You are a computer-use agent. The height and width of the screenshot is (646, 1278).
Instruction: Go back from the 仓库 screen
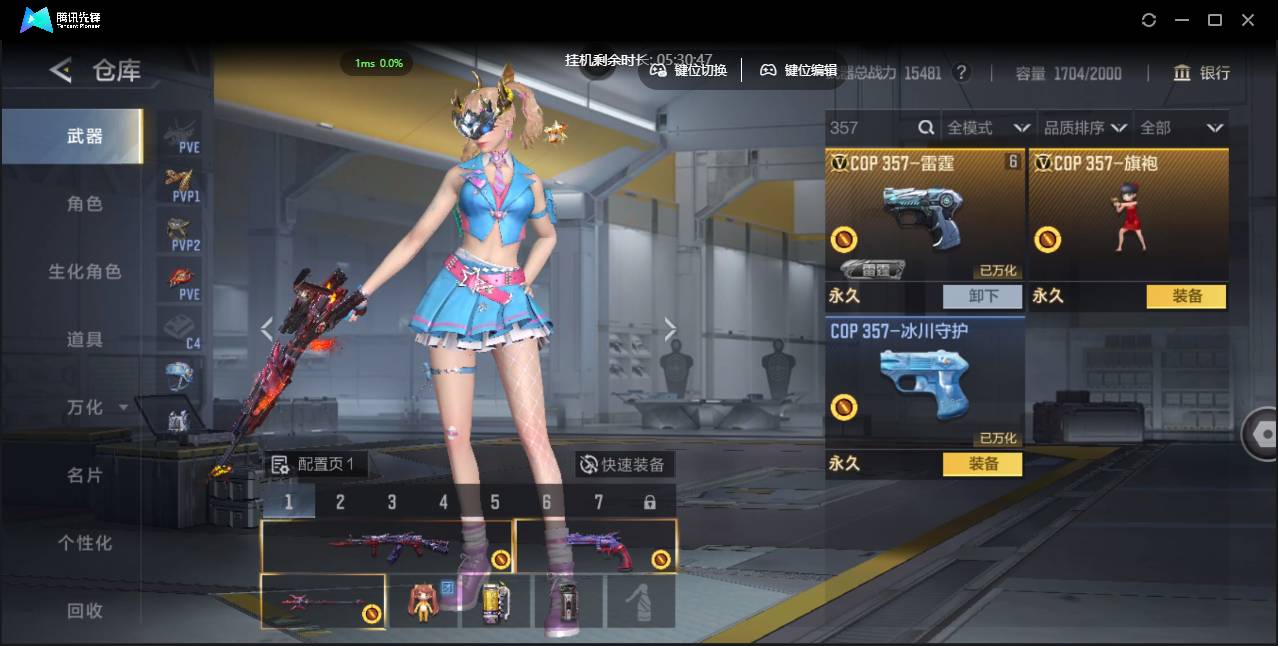[61, 70]
